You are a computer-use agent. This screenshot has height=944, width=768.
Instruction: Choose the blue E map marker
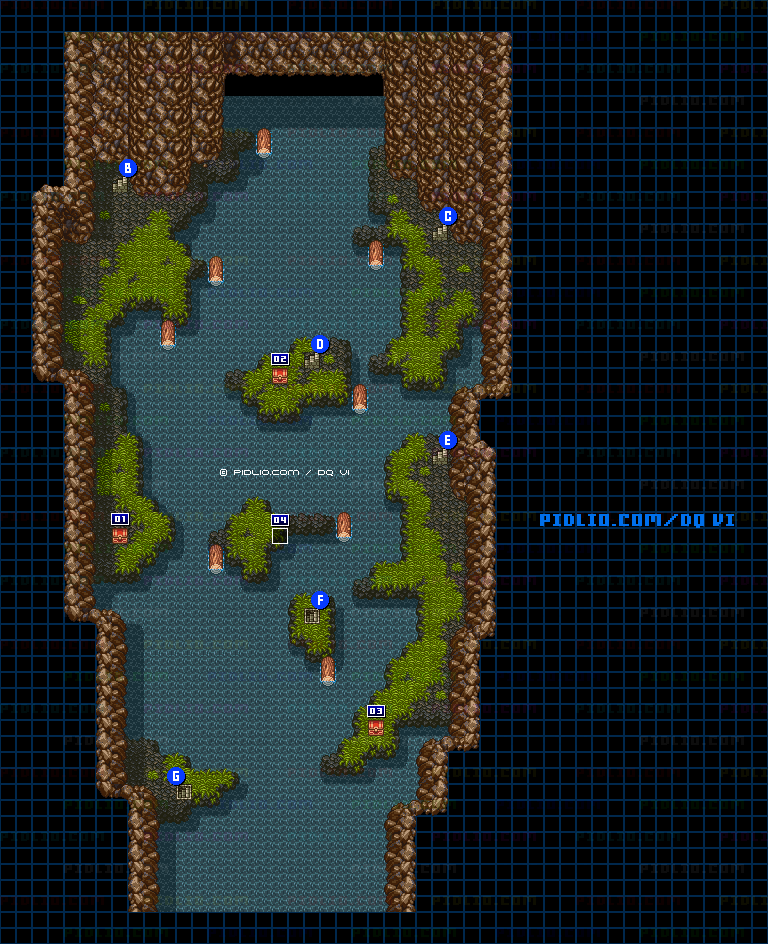pyautogui.click(x=448, y=440)
